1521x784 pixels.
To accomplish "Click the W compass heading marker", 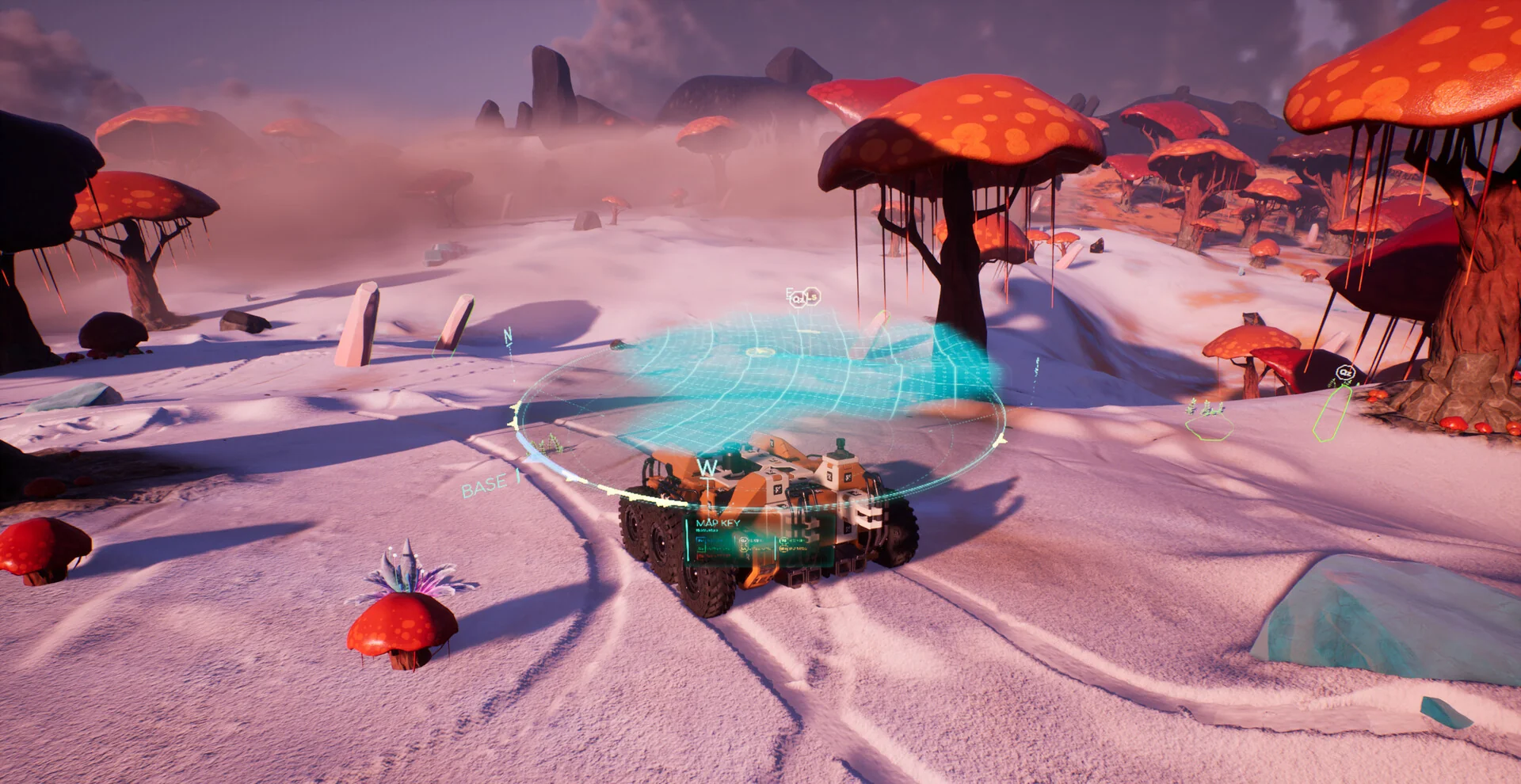I will pyautogui.click(x=707, y=467).
